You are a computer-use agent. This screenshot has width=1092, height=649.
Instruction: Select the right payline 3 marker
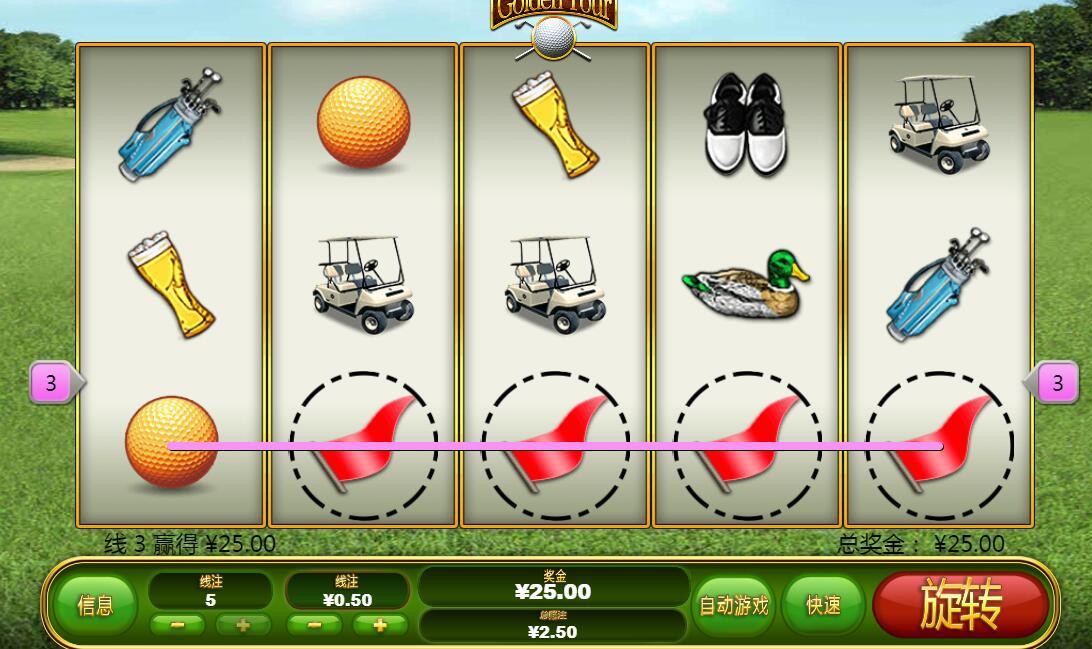click(x=1057, y=382)
